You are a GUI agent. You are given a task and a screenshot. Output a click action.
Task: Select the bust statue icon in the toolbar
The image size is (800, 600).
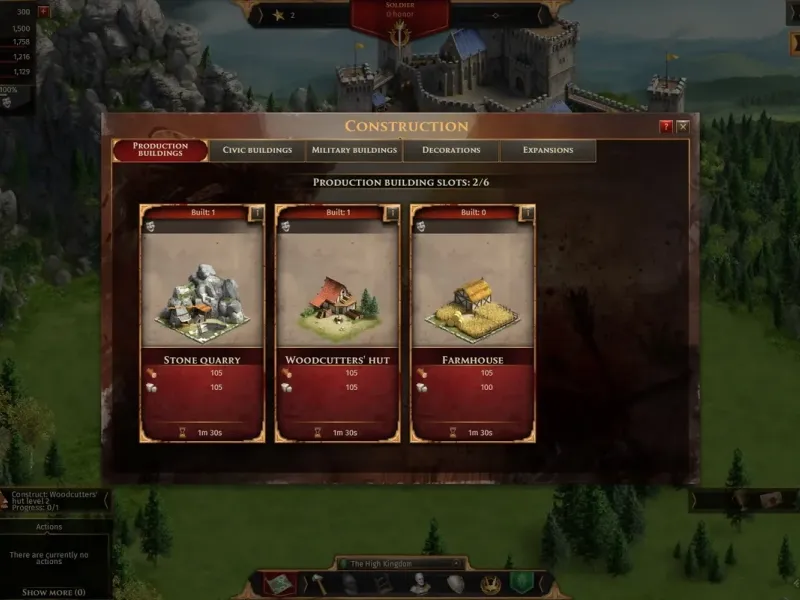pyautogui.click(x=420, y=584)
